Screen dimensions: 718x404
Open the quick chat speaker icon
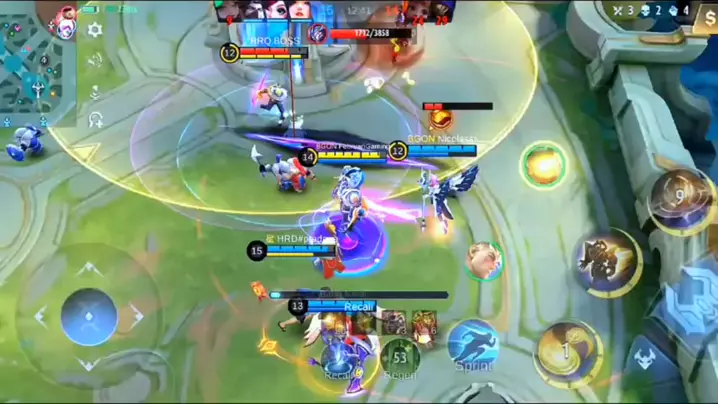[x=95, y=59]
